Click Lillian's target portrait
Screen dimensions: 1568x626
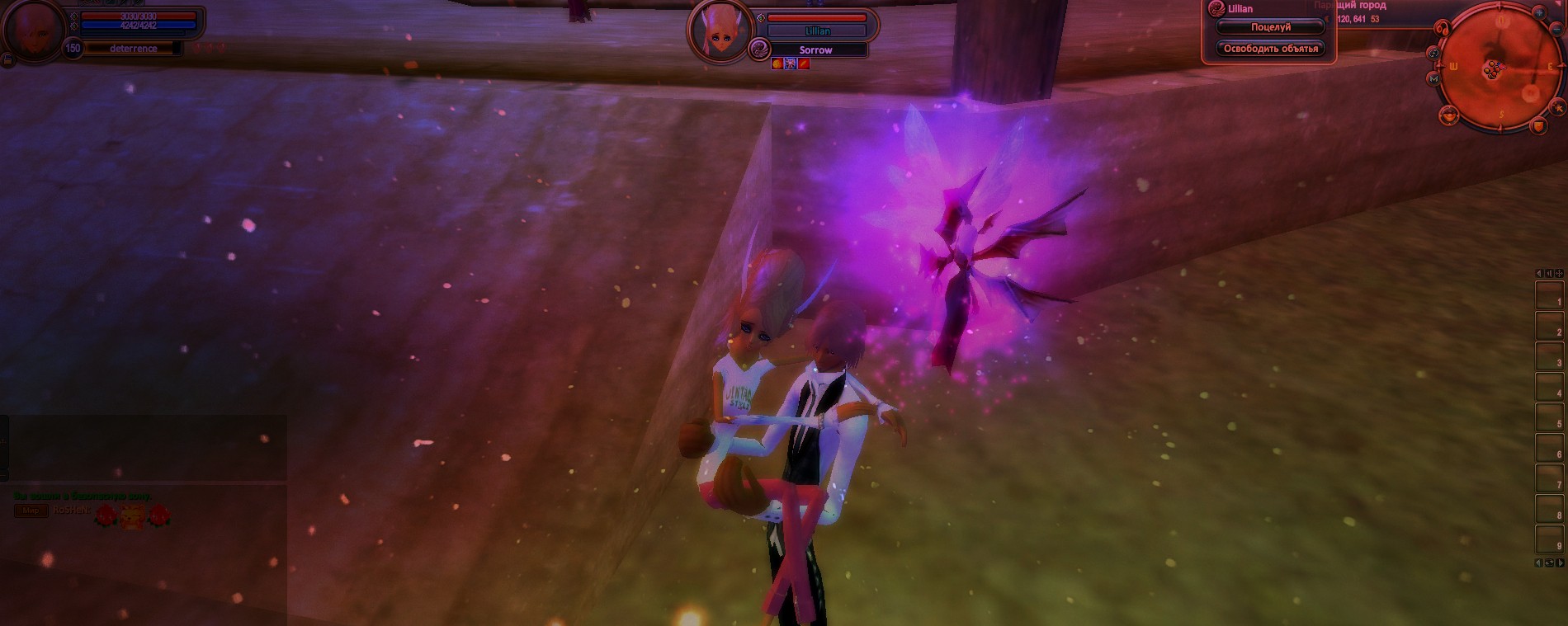(719, 32)
